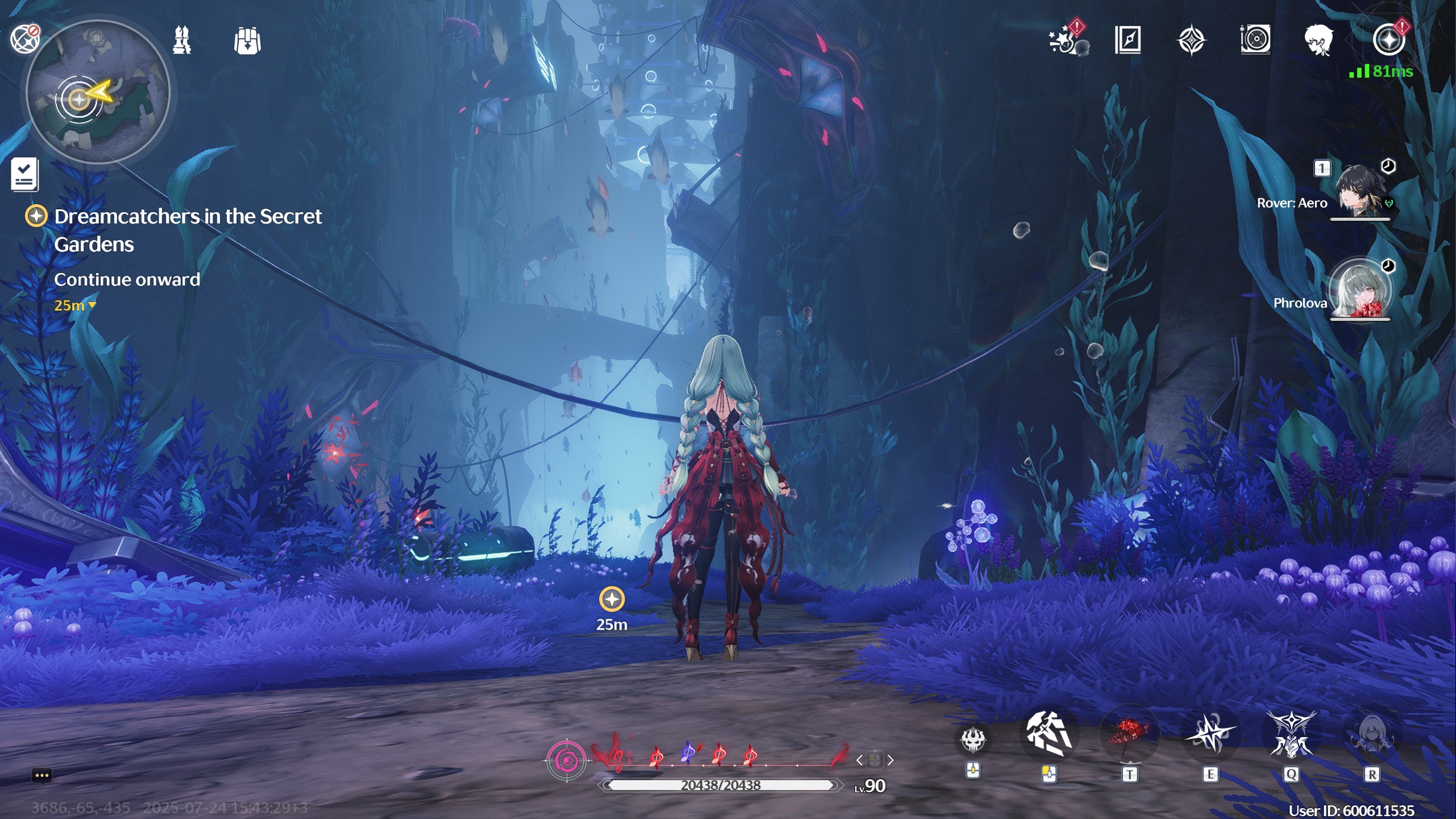Select the Dreamcatchers in the Secret Gardens quest tracker
The image size is (1456, 819).
coord(188,230)
